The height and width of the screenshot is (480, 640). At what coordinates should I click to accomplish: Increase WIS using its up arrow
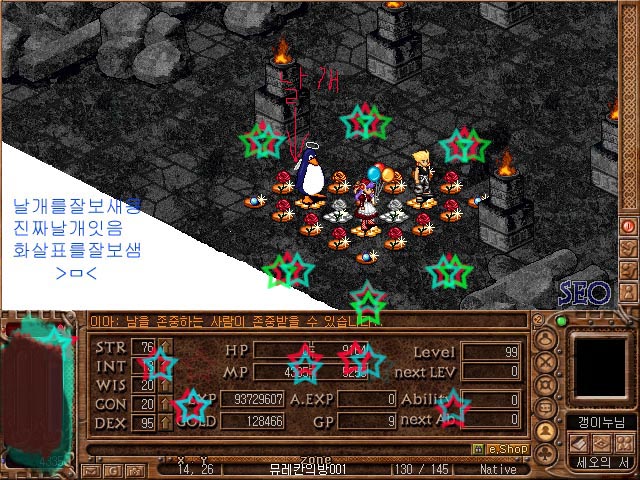click(x=166, y=385)
